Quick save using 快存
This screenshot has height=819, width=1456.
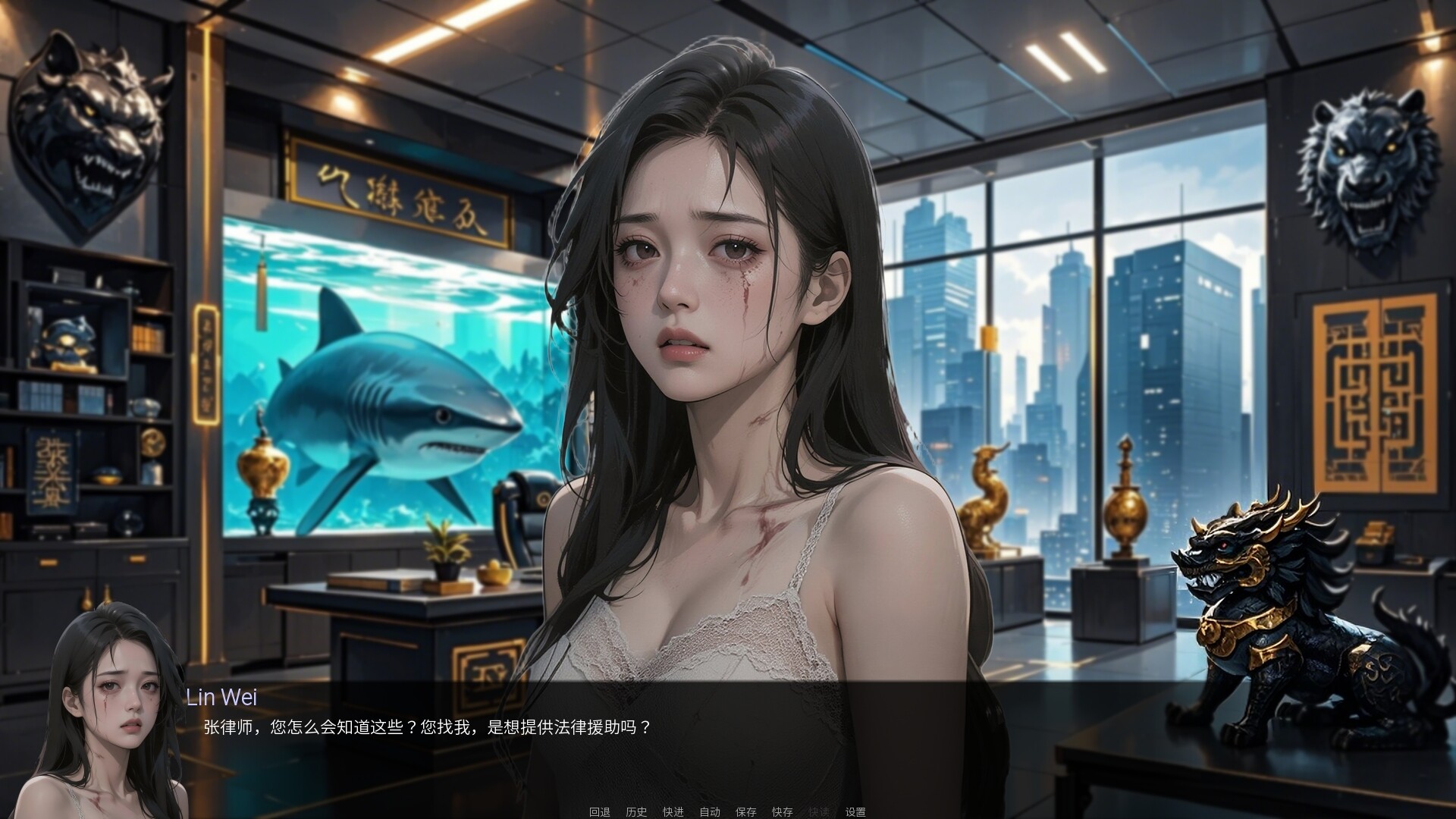783,811
